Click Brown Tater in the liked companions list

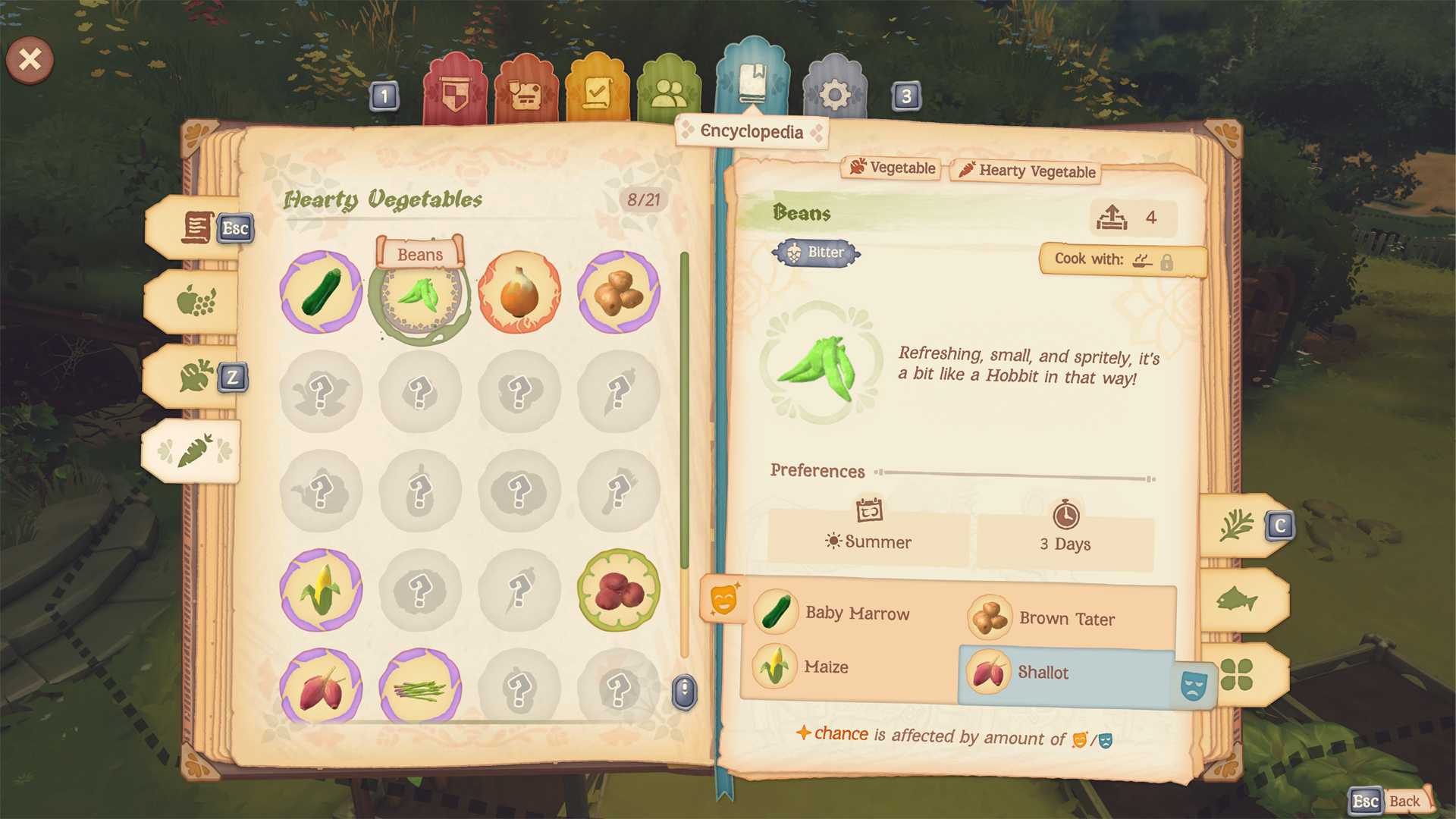pos(1066,619)
